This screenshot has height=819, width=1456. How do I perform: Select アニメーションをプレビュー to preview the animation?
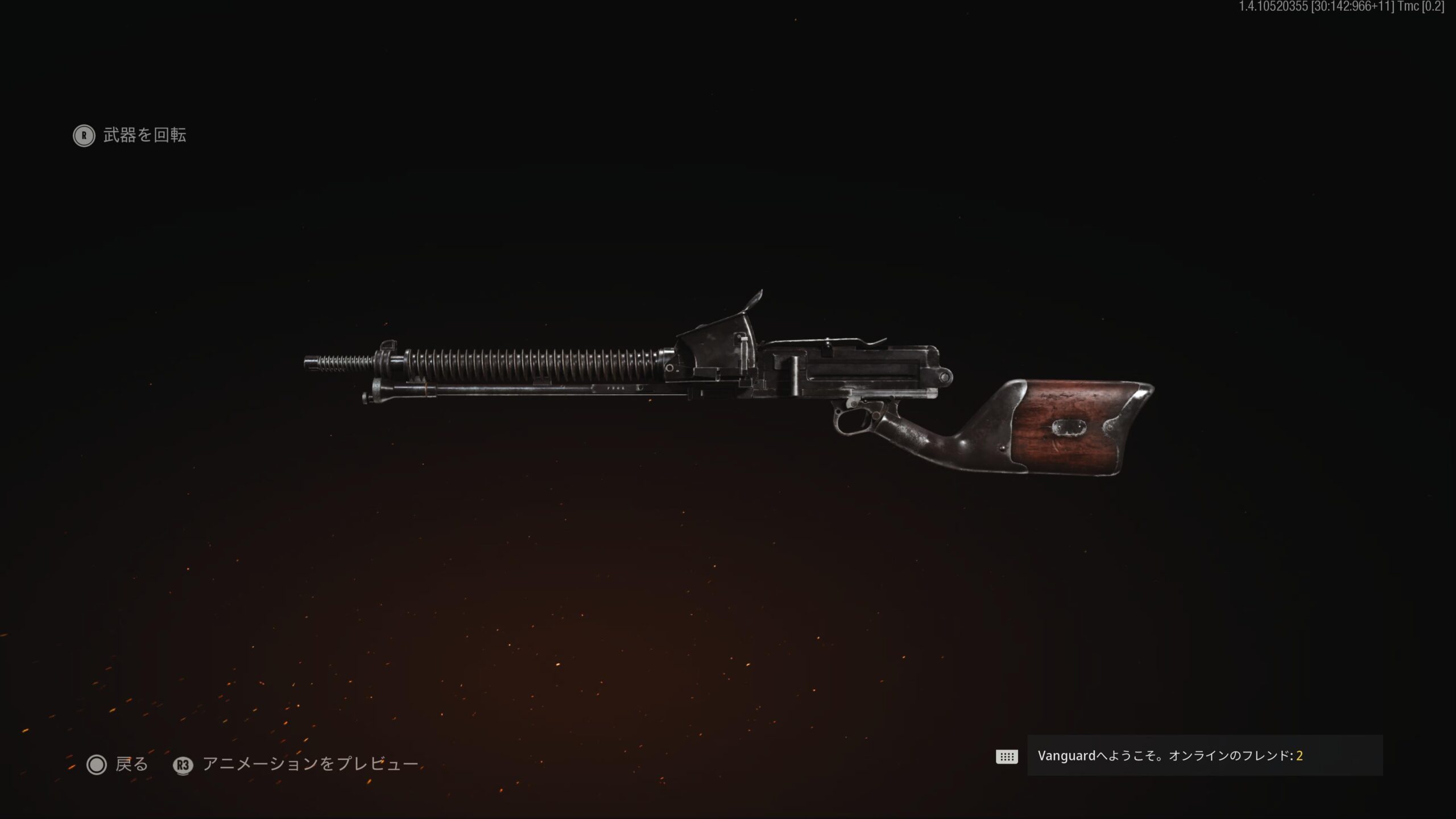point(296,764)
